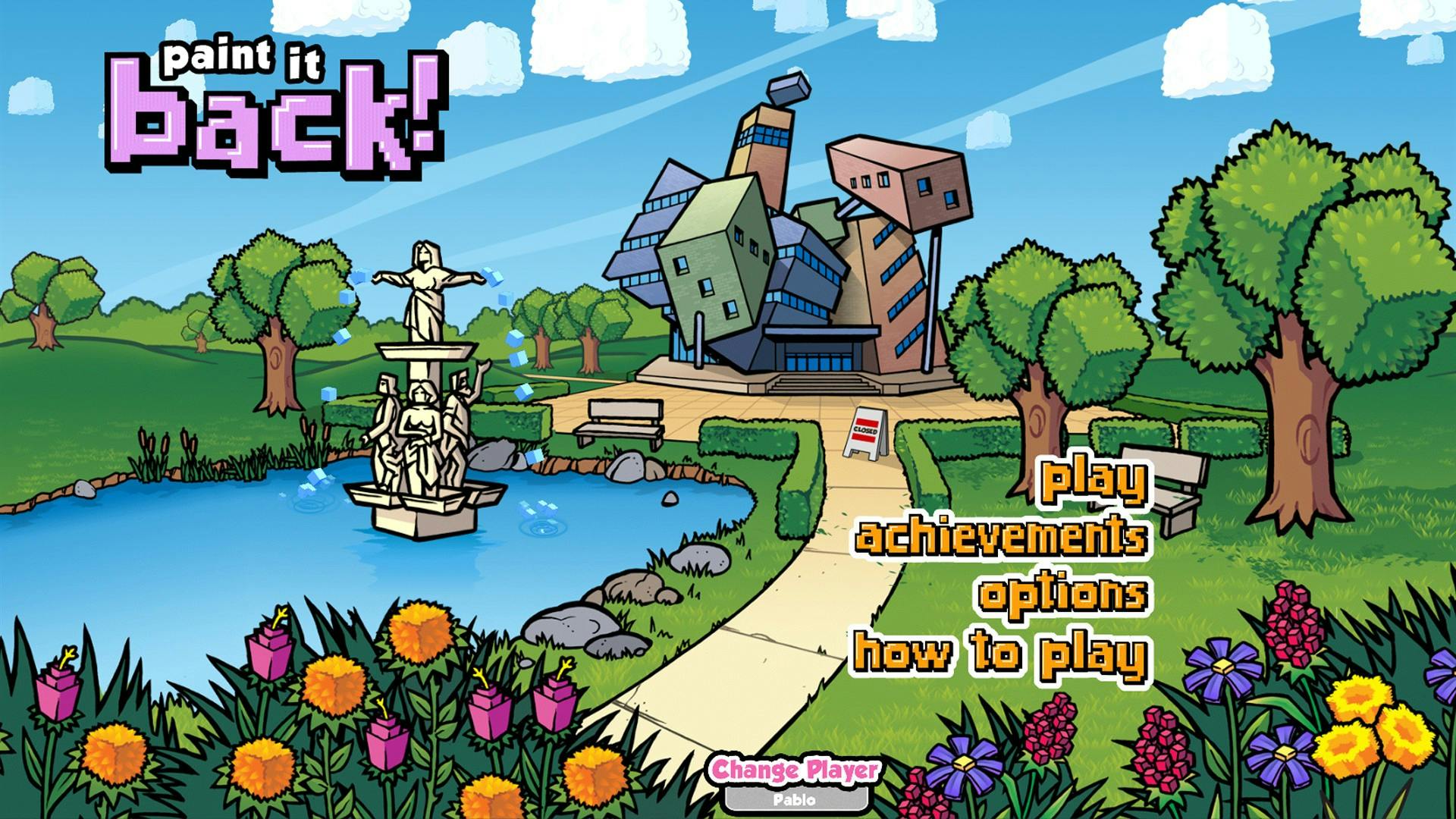Start the game with play

(x=1094, y=482)
